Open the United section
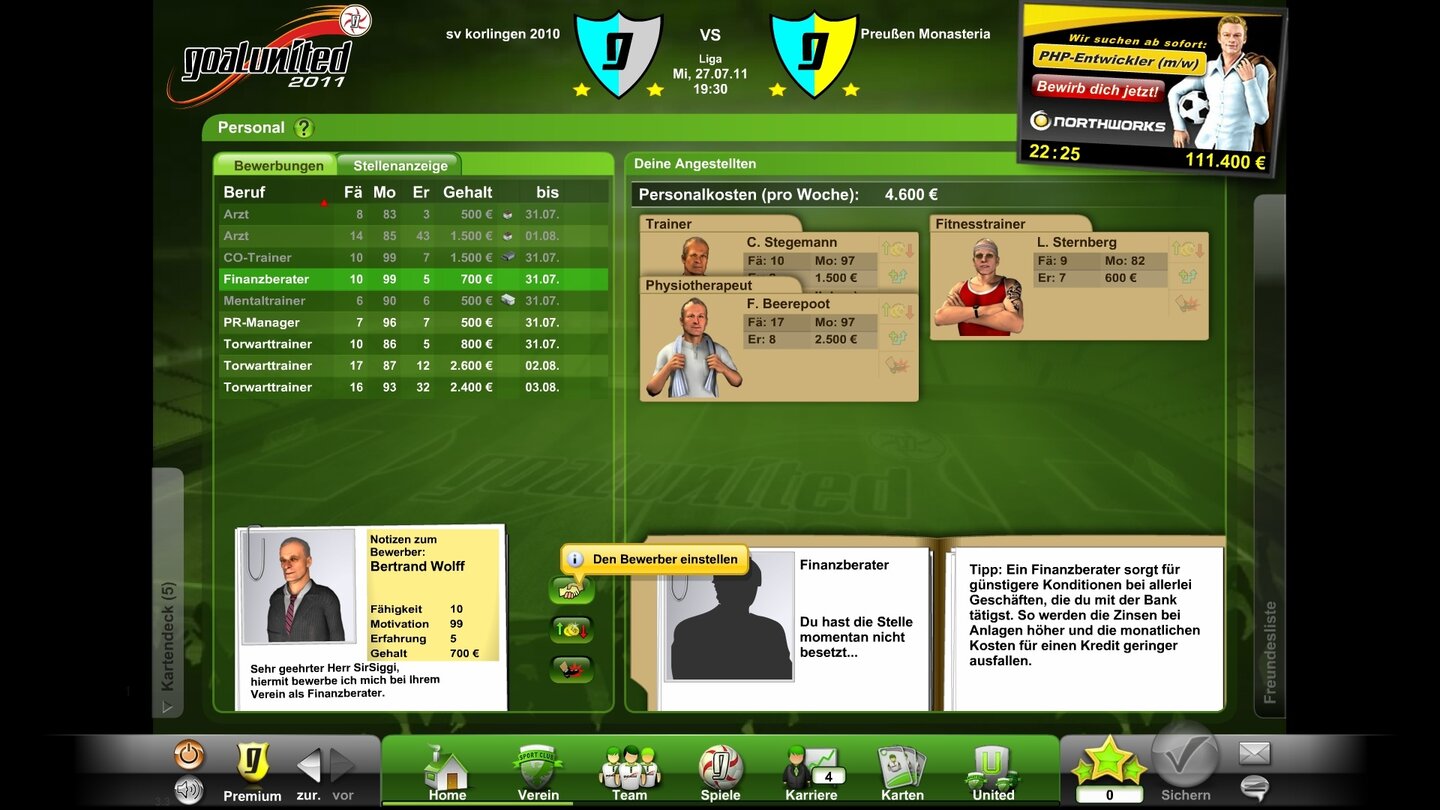 coord(992,768)
